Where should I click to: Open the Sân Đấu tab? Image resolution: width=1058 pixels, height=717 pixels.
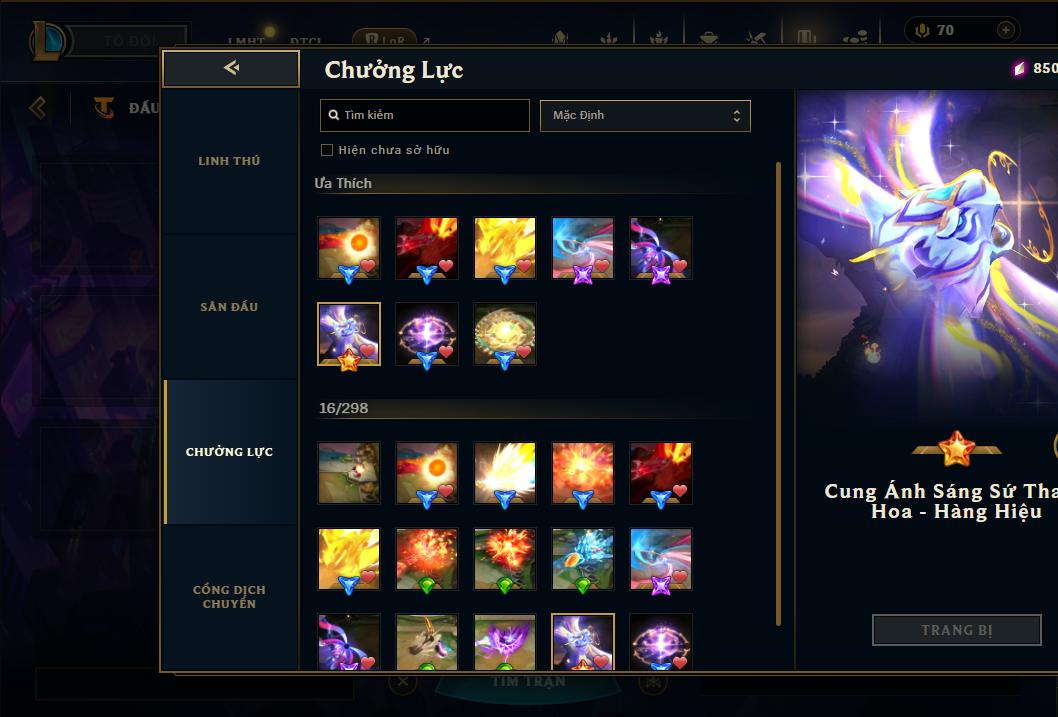(229, 307)
